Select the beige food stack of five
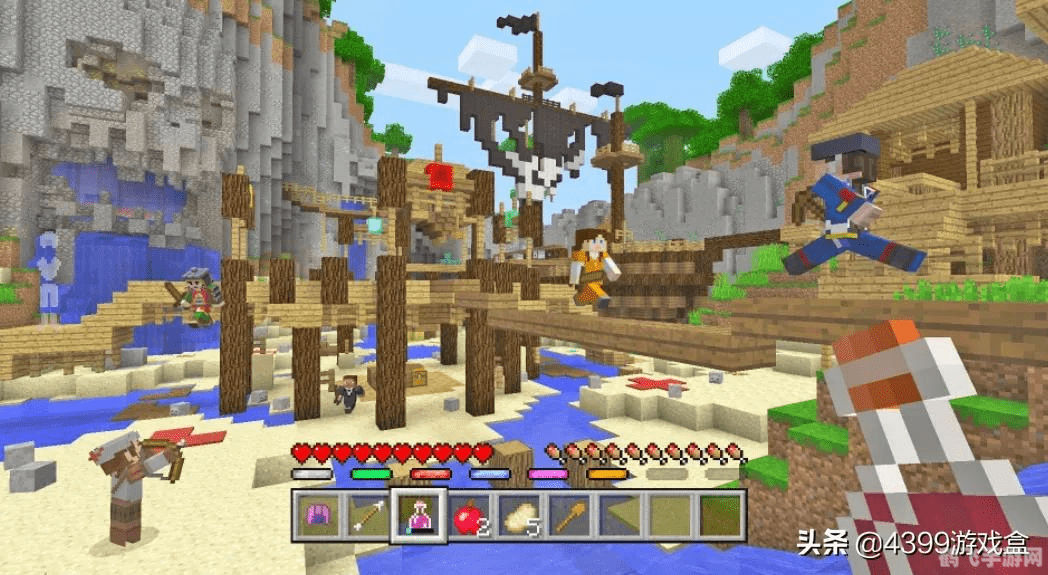The width and height of the screenshot is (1048, 575). 519,515
